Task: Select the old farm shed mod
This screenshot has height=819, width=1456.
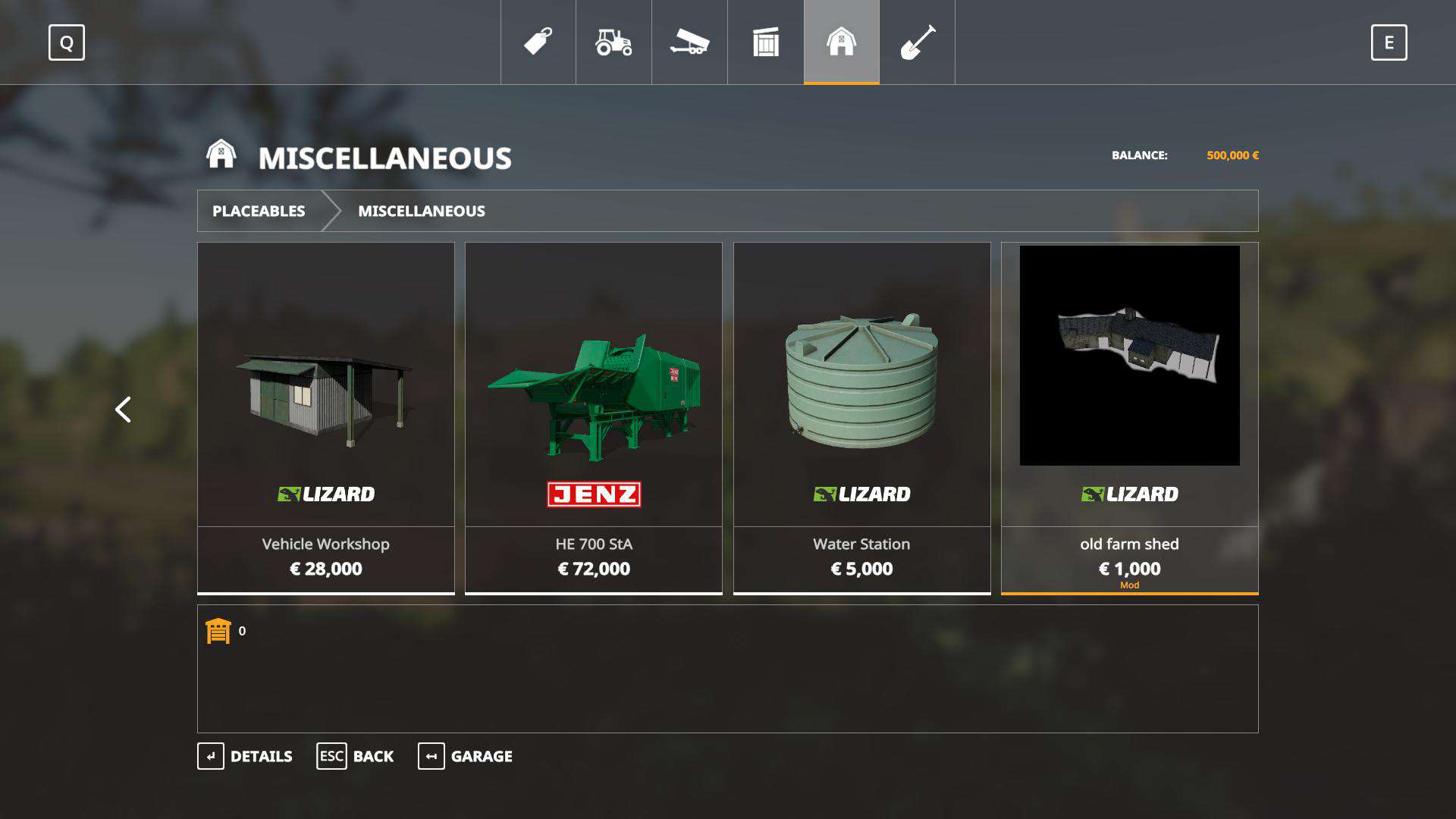Action: [1129, 417]
